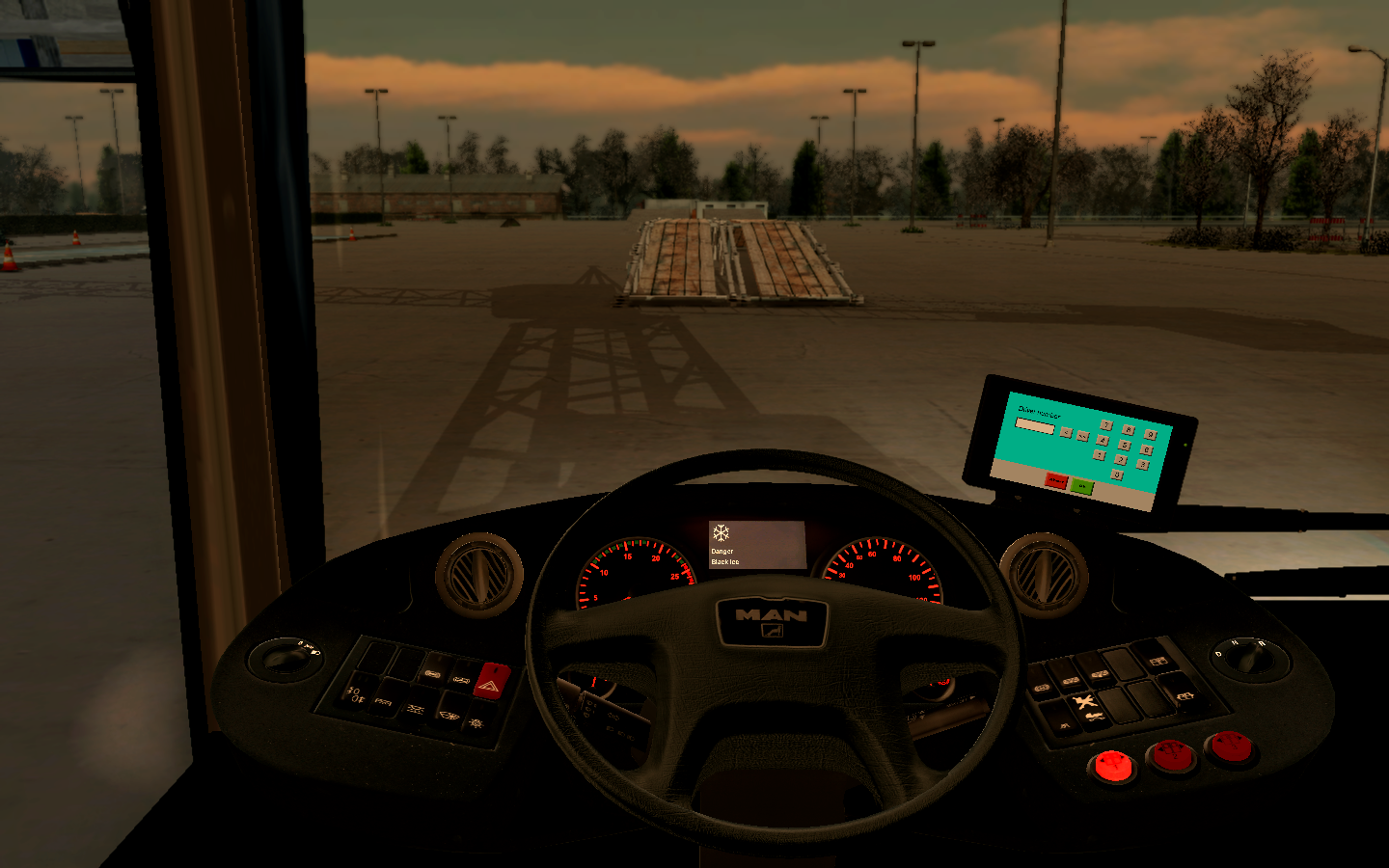Screen dimensions: 1389x868
Task: Tap digit 0 on the ticket machine keypad
Action: click(1117, 475)
